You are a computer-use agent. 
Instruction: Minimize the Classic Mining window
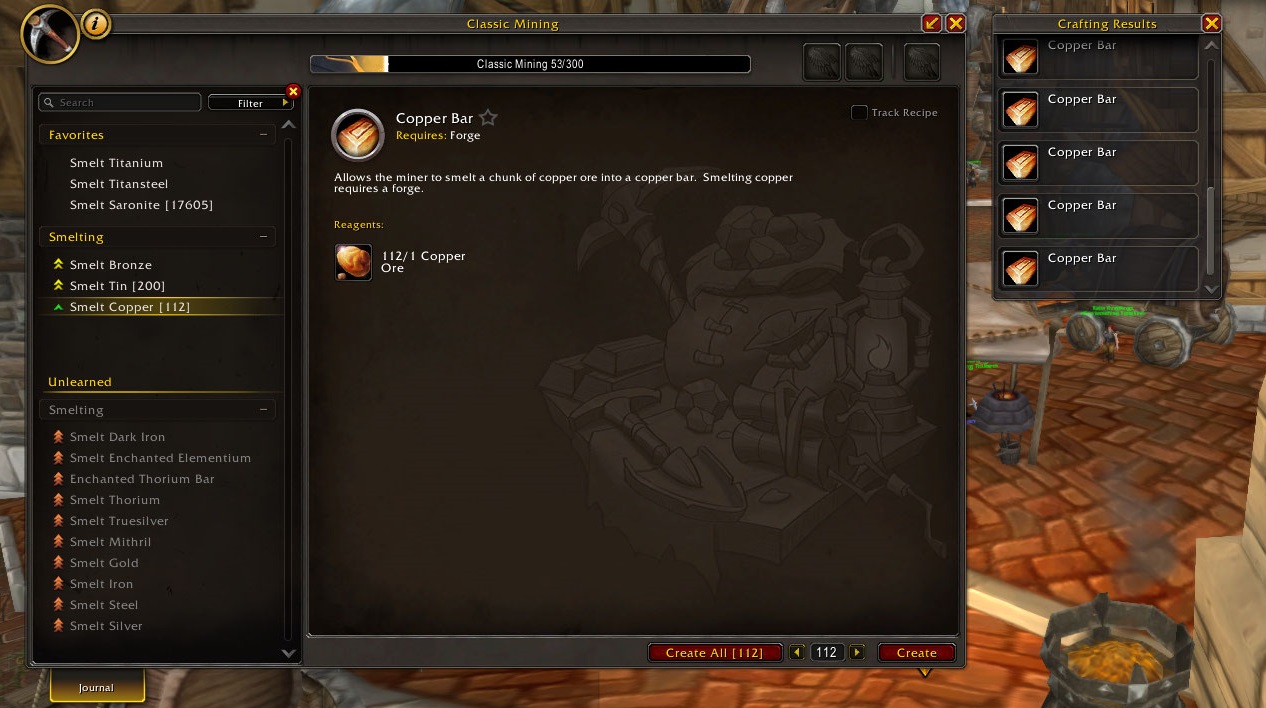tap(931, 23)
